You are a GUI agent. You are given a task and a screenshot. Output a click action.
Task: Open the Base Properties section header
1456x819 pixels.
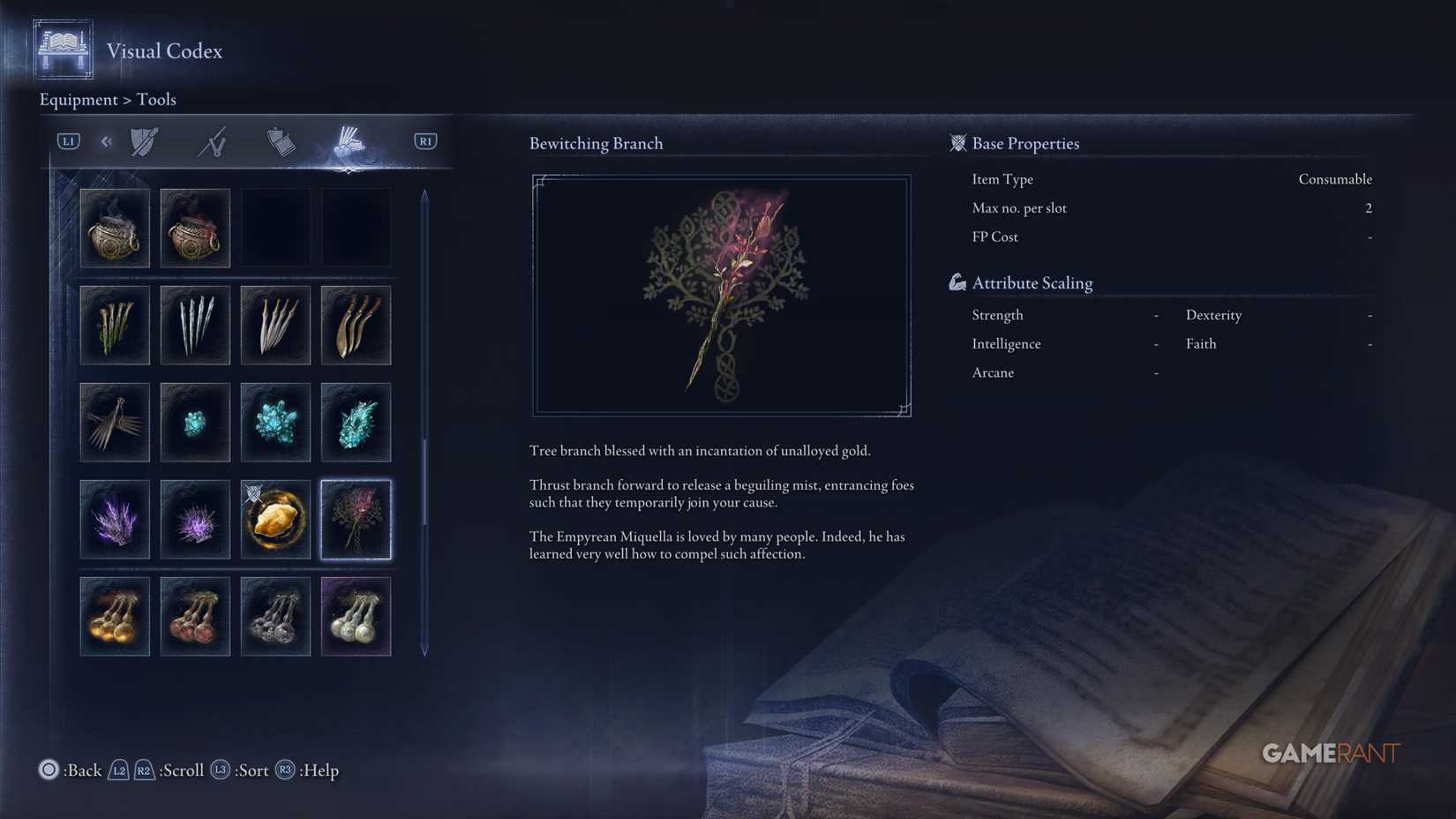click(1025, 143)
